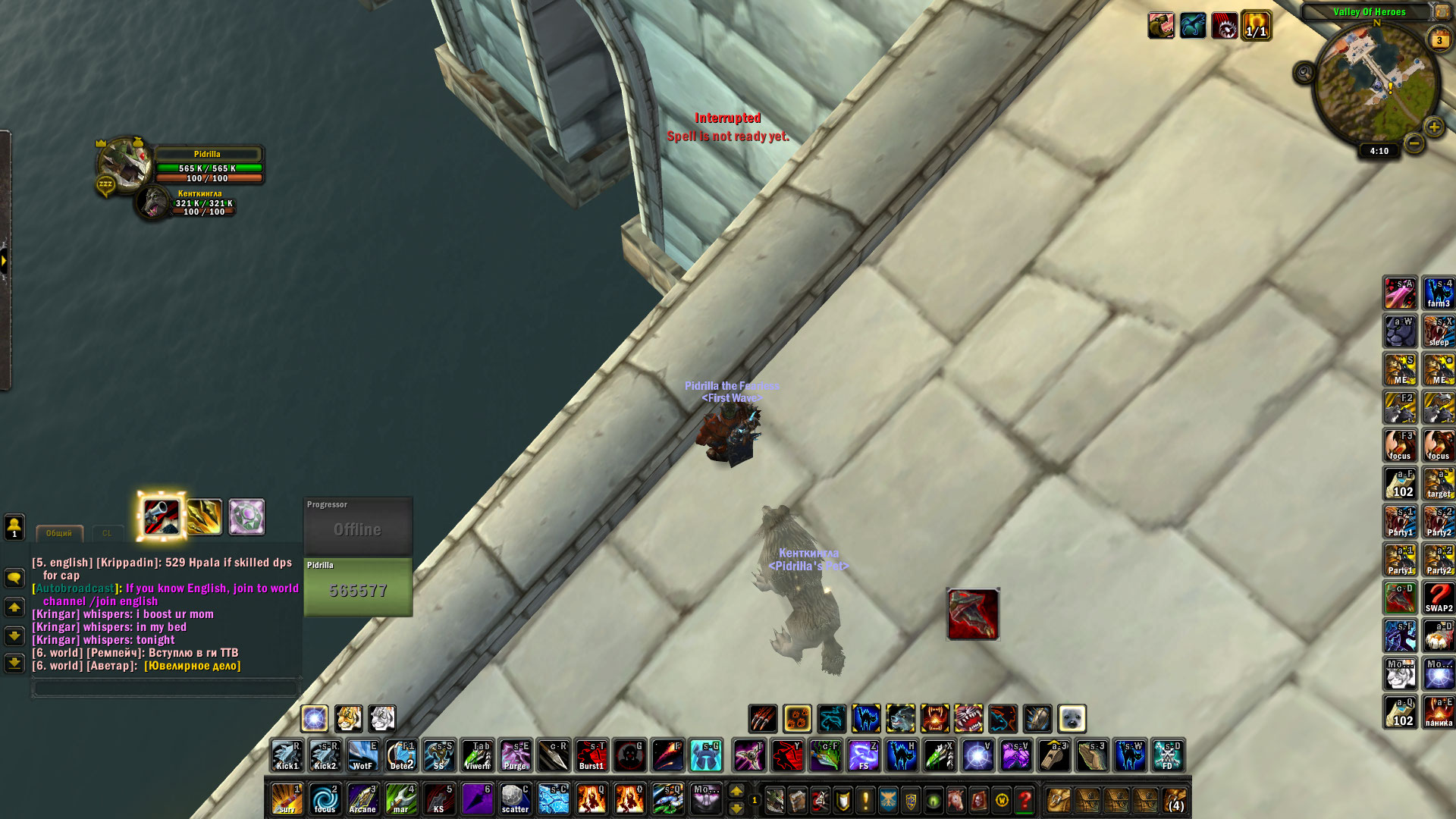Fire the Arcane shot ability

[363, 799]
